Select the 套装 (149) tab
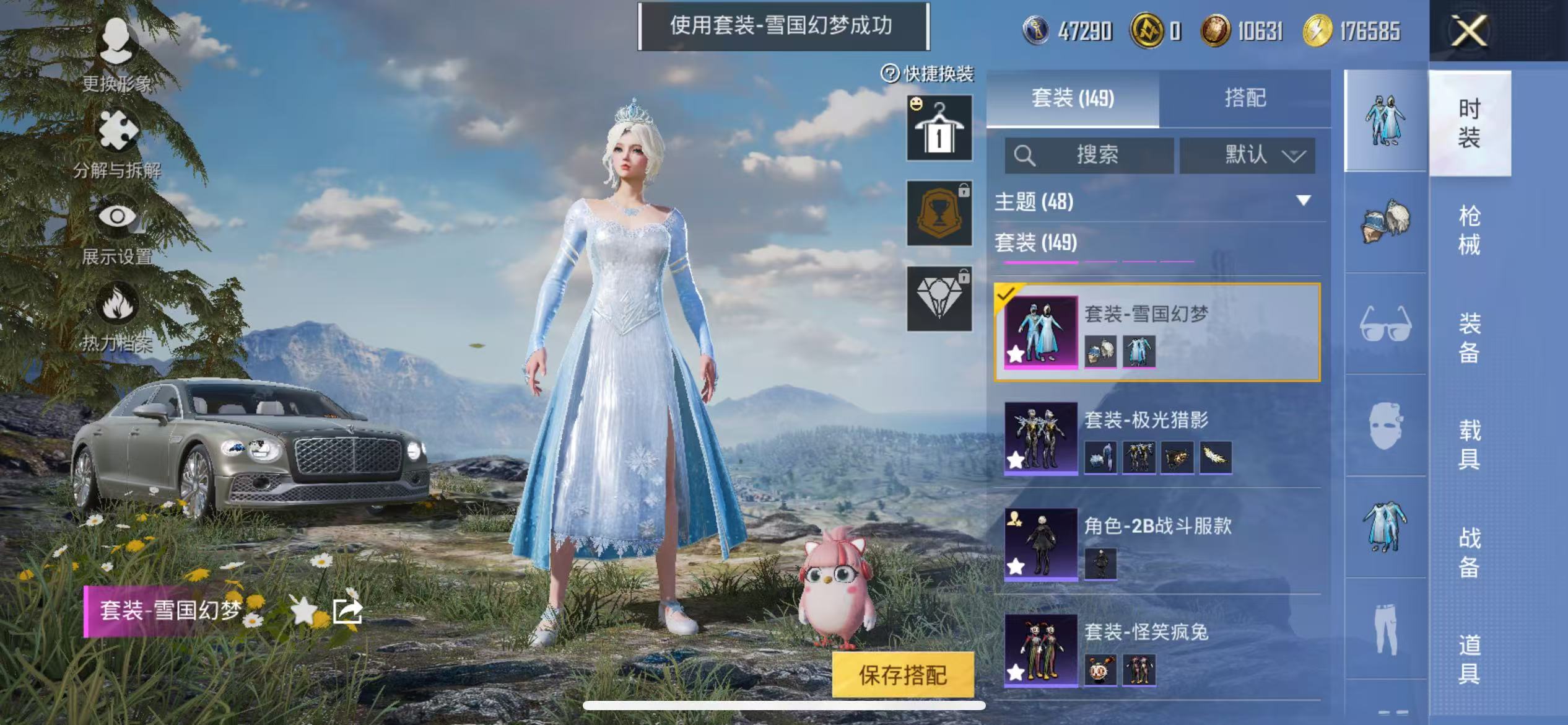This screenshot has width=1568, height=725. [x=1073, y=98]
